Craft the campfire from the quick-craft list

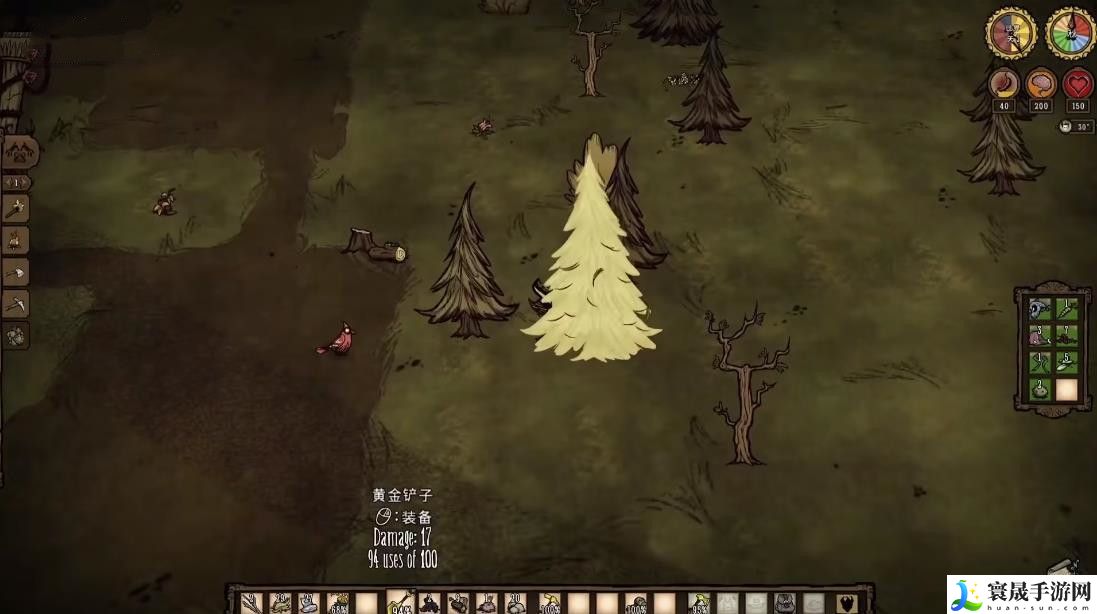click(15, 240)
